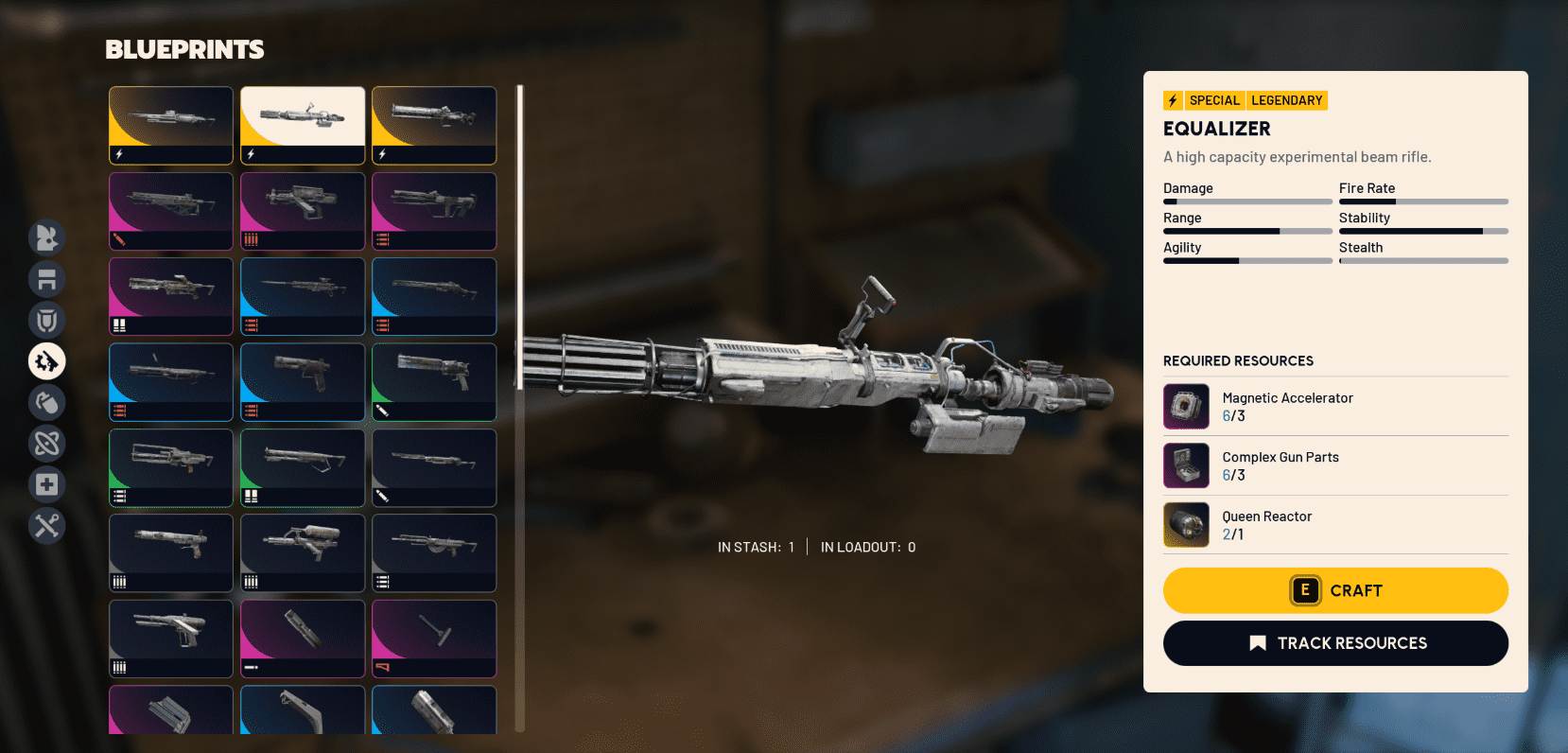Click the LEGENDARY rarity label
1568x753 pixels.
coord(1286,99)
